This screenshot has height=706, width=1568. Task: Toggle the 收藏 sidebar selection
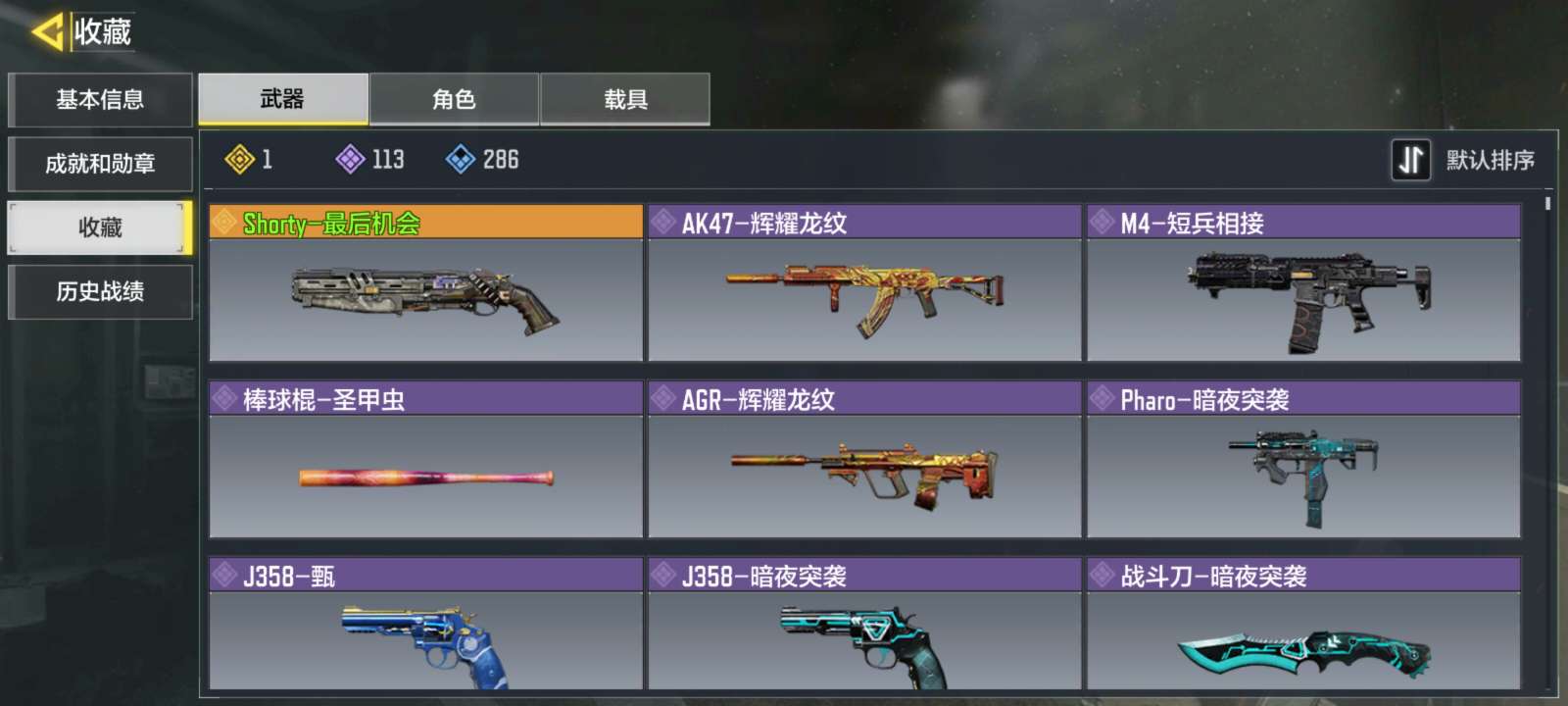98,227
